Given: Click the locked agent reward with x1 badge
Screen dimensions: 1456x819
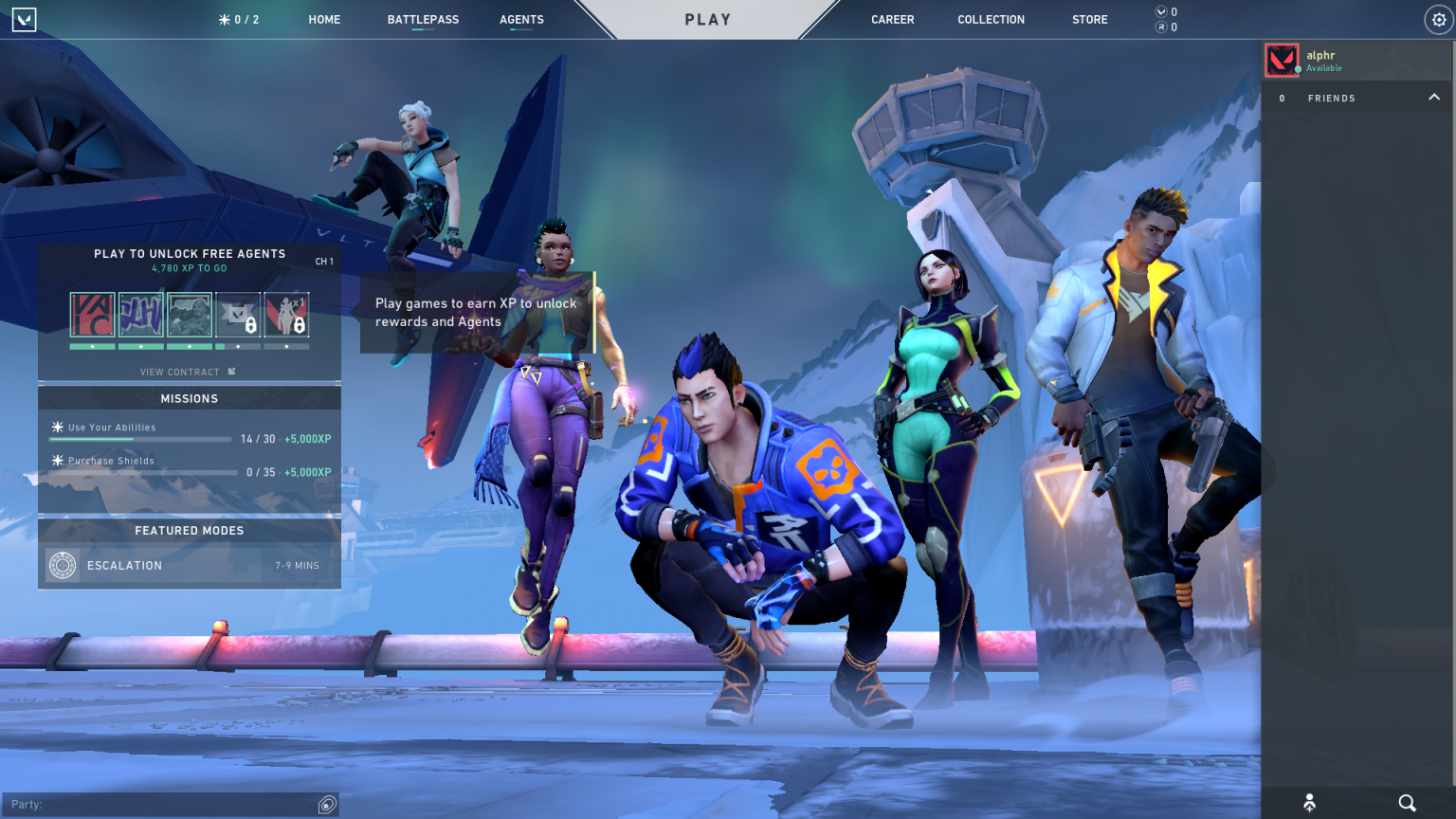Looking at the screenshot, I should coord(287,316).
